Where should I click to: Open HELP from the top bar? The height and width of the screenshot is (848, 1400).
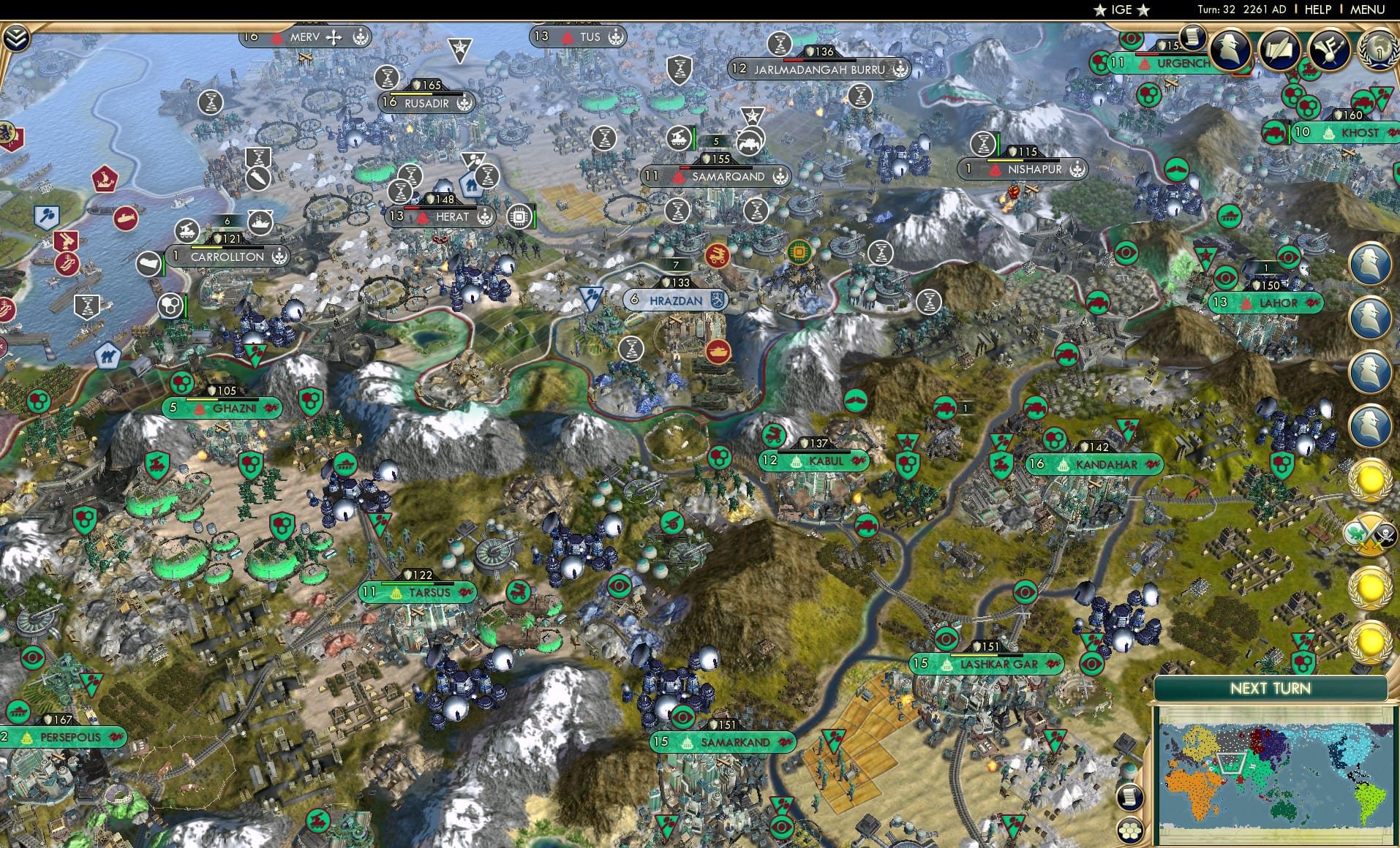tap(1317, 10)
